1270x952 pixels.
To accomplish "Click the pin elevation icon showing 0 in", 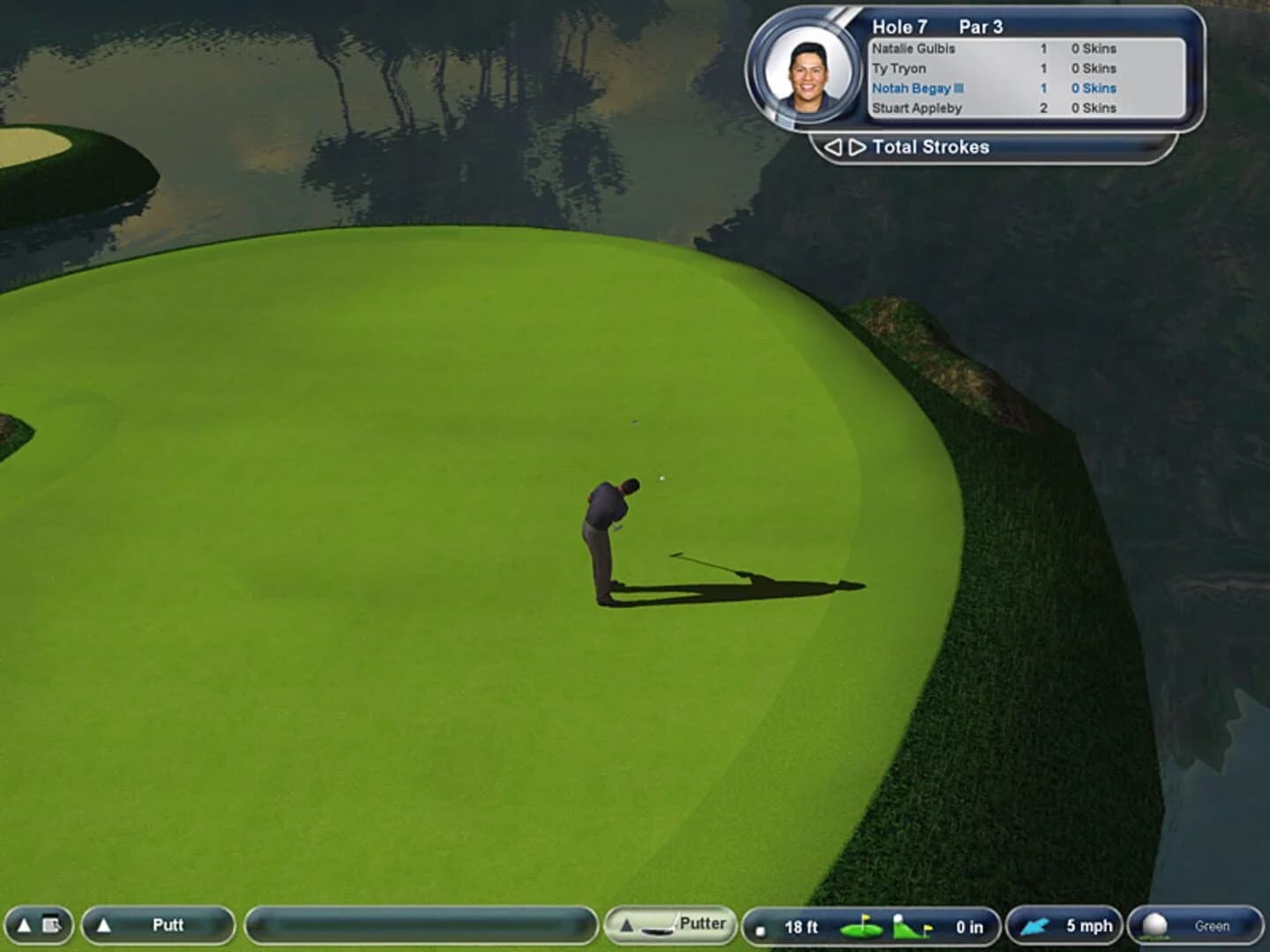I will click(x=910, y=926).
